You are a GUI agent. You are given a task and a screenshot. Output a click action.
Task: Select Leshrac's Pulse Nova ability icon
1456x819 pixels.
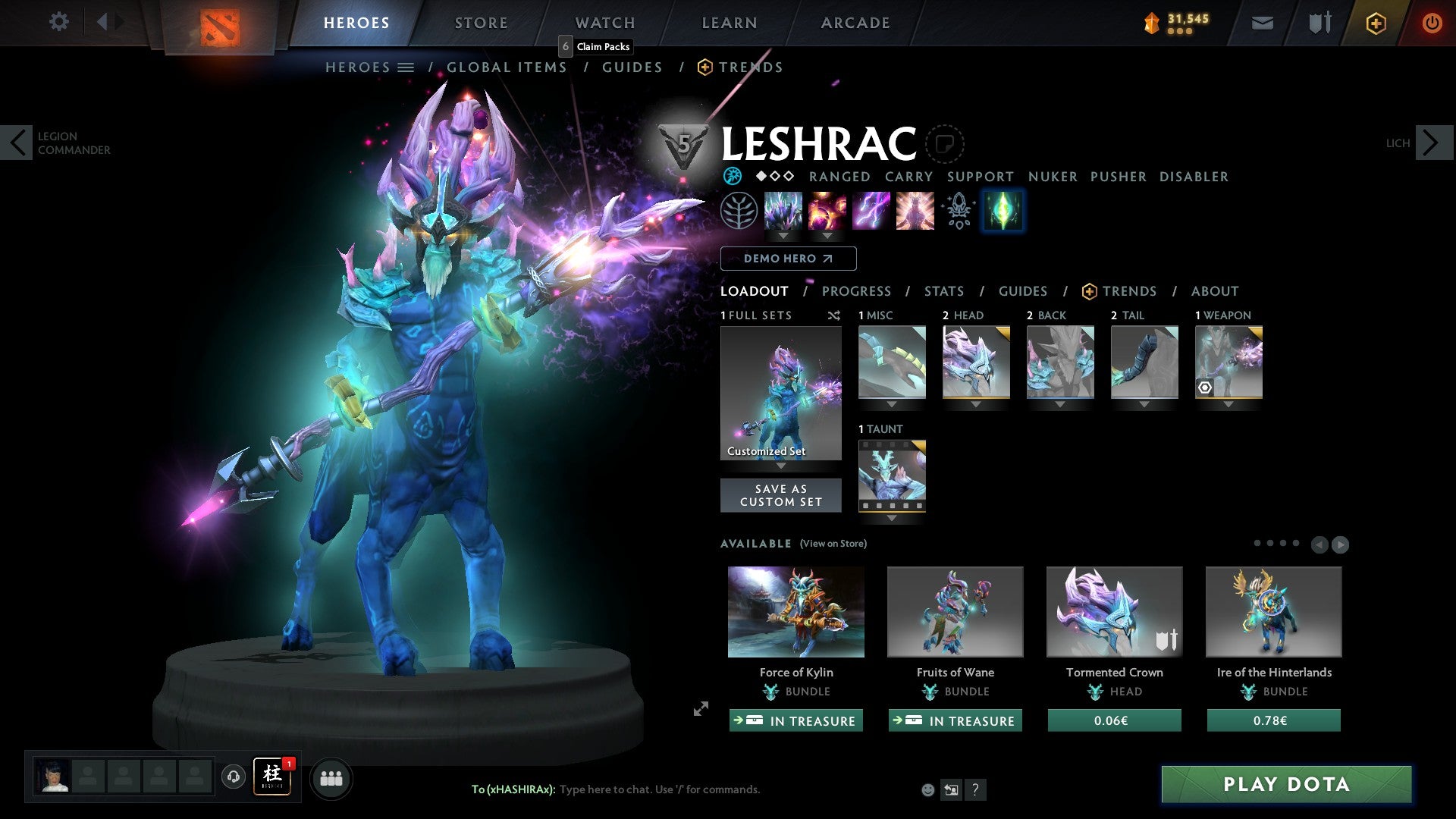(x=914, y=211)
